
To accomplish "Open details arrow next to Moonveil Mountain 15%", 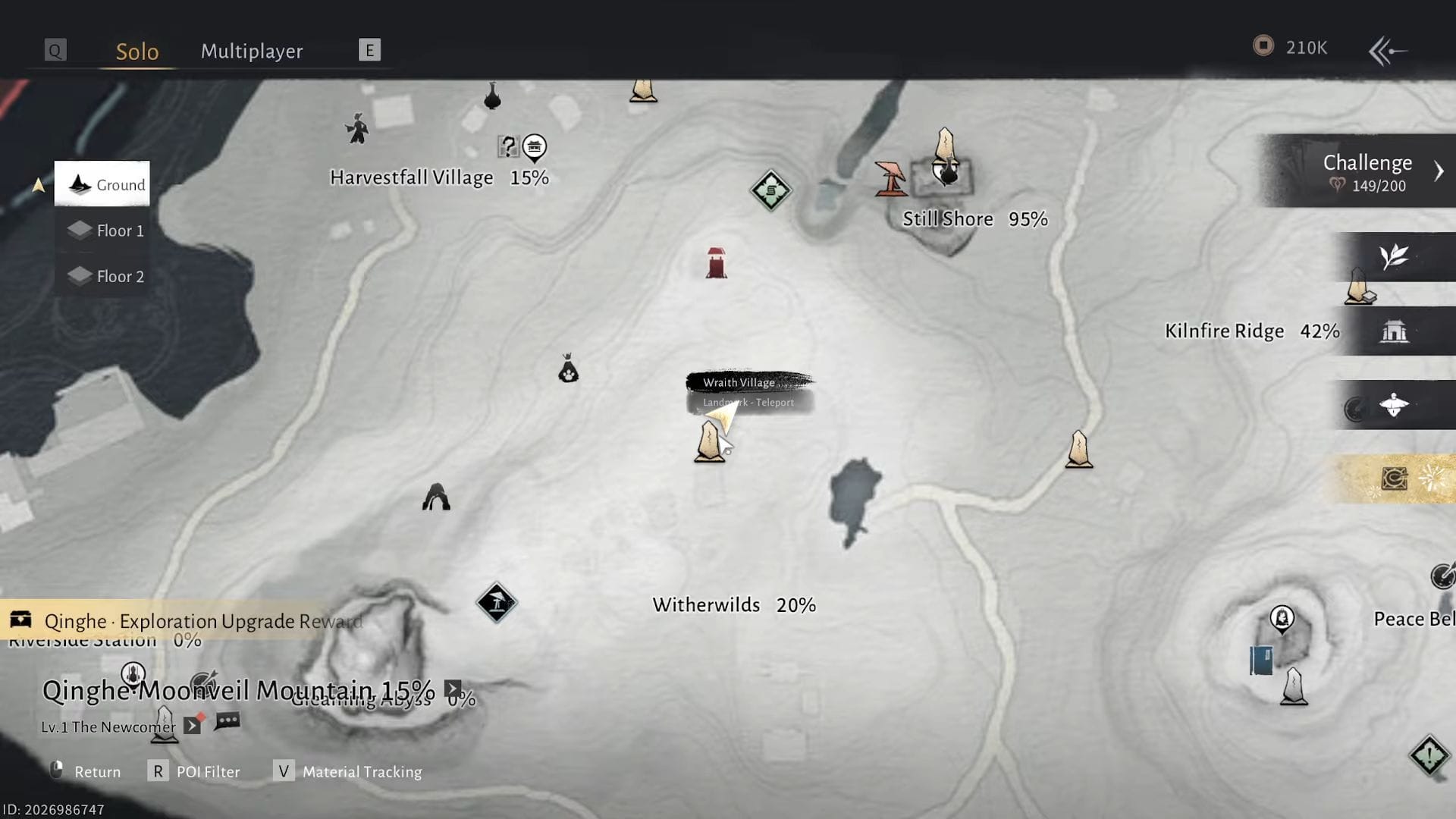I will (x=451, y=689).
